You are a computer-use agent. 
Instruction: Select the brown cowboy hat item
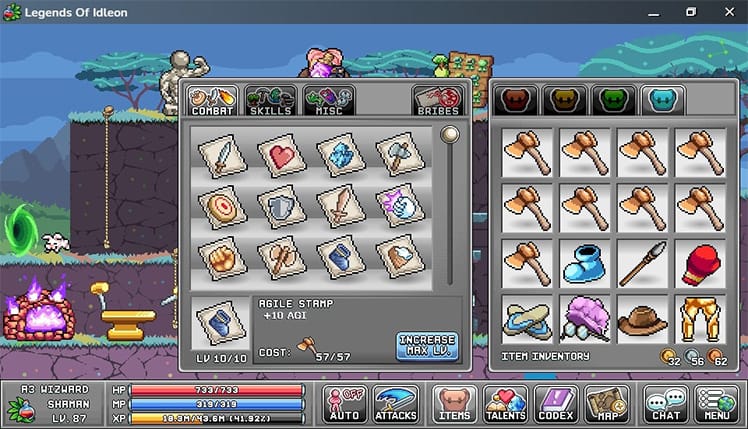click(642, 318)
